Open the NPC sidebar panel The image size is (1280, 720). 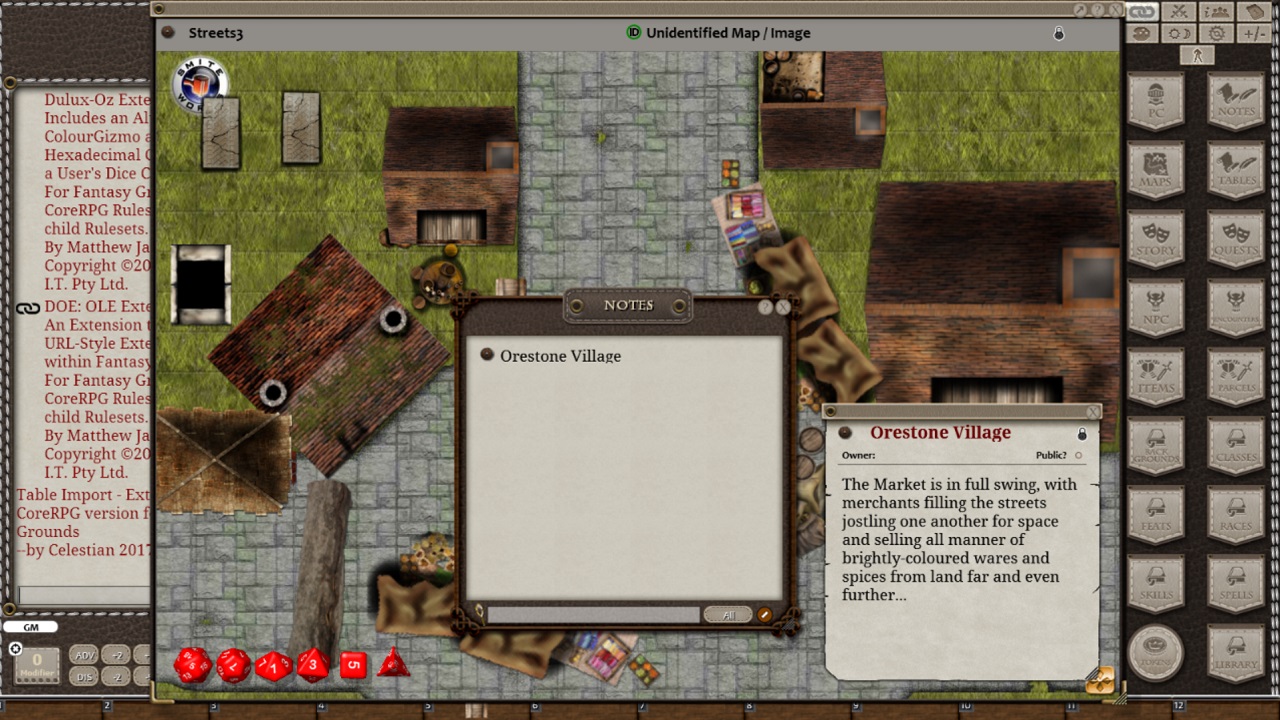pos(1156,308)
